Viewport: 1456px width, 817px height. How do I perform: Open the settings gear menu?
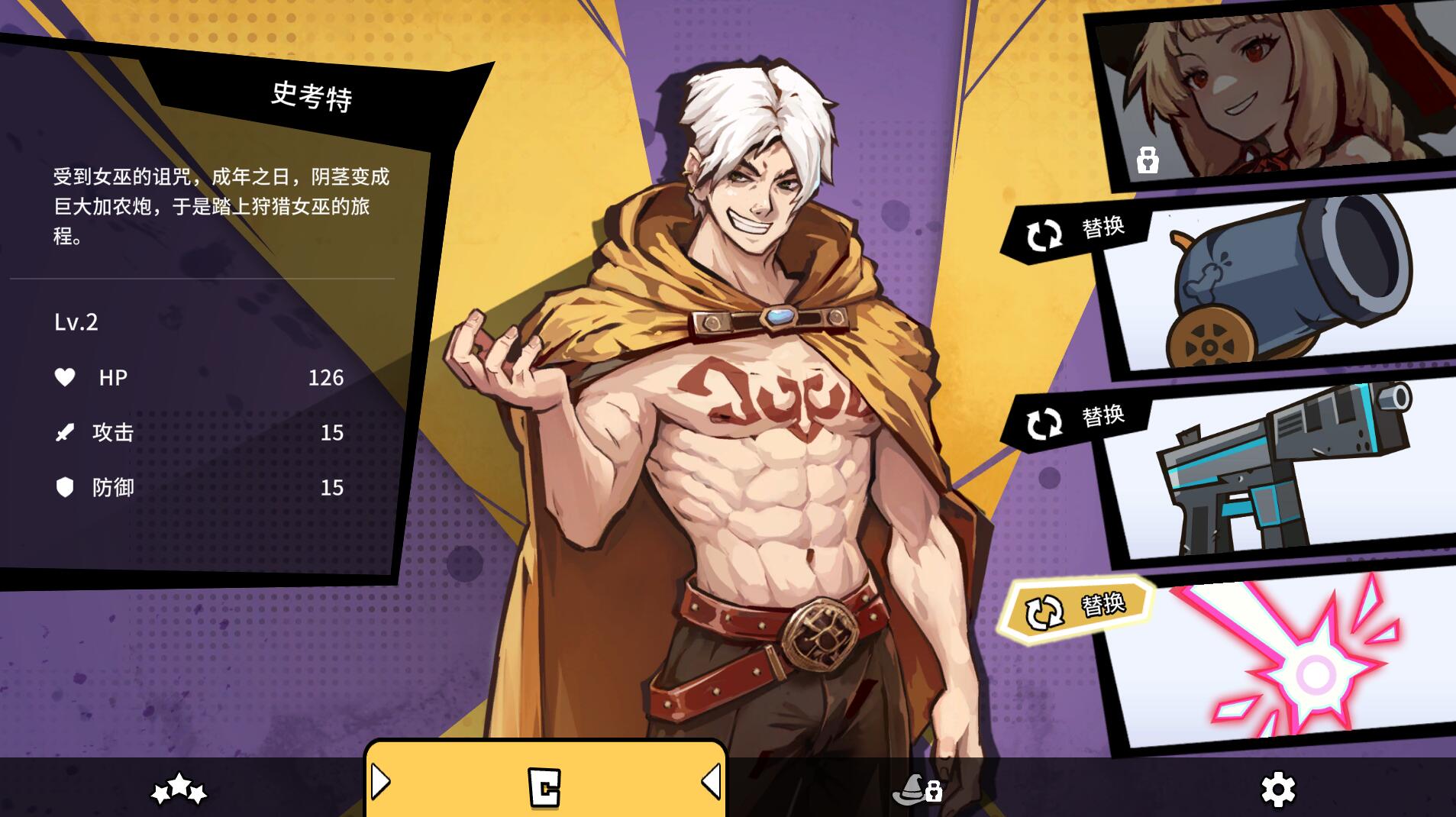click(1277, 789)
